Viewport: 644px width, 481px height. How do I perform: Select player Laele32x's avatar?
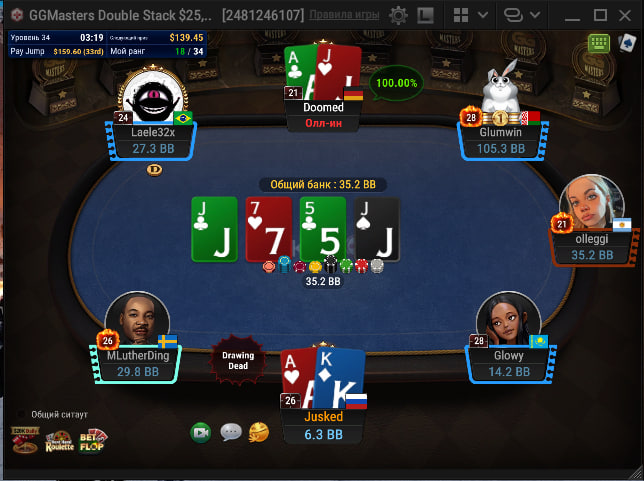pyautogui.click(x=153, y=98)
